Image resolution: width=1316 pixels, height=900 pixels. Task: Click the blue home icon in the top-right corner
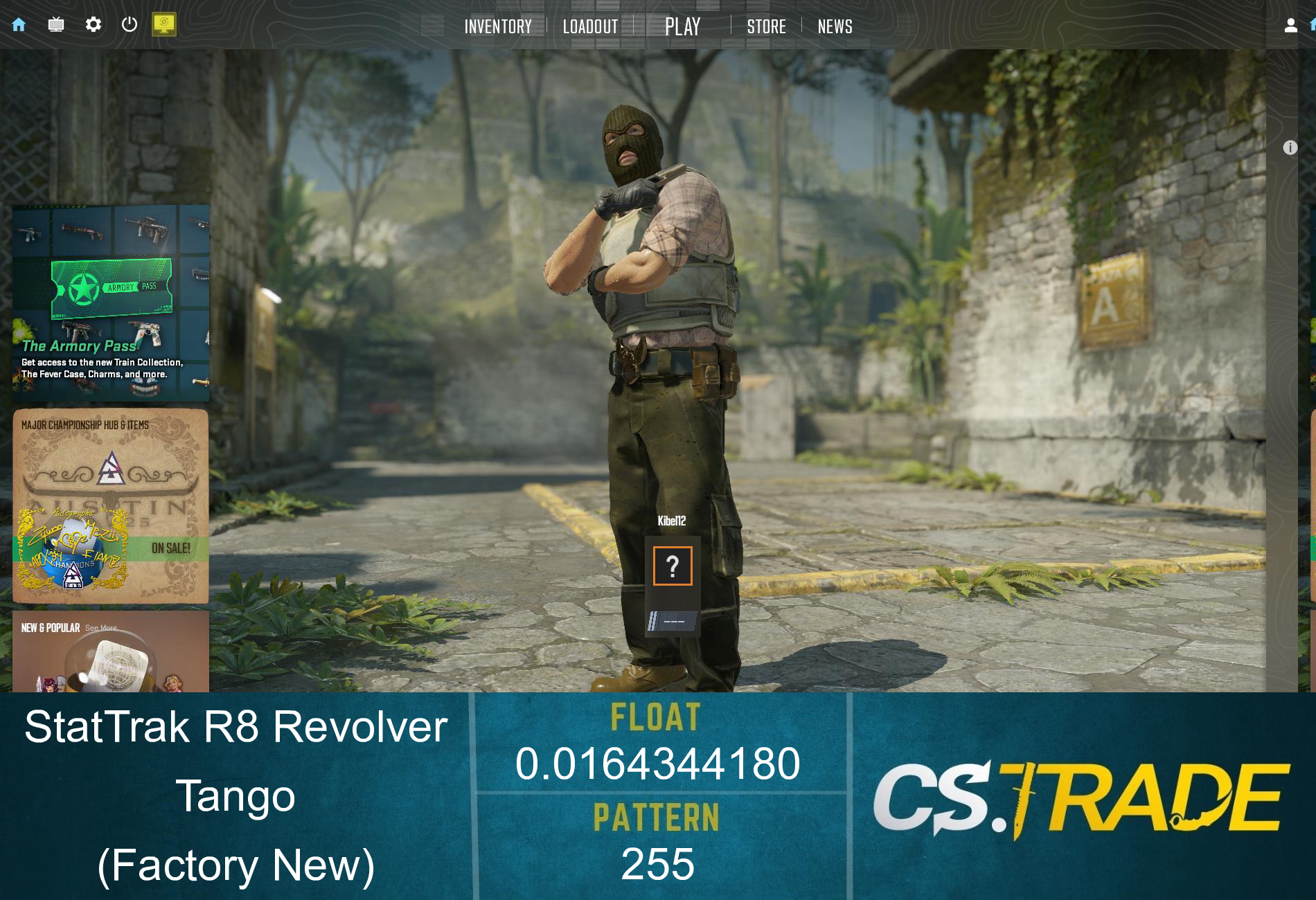pyautogui.click(x=1312, y=24)
